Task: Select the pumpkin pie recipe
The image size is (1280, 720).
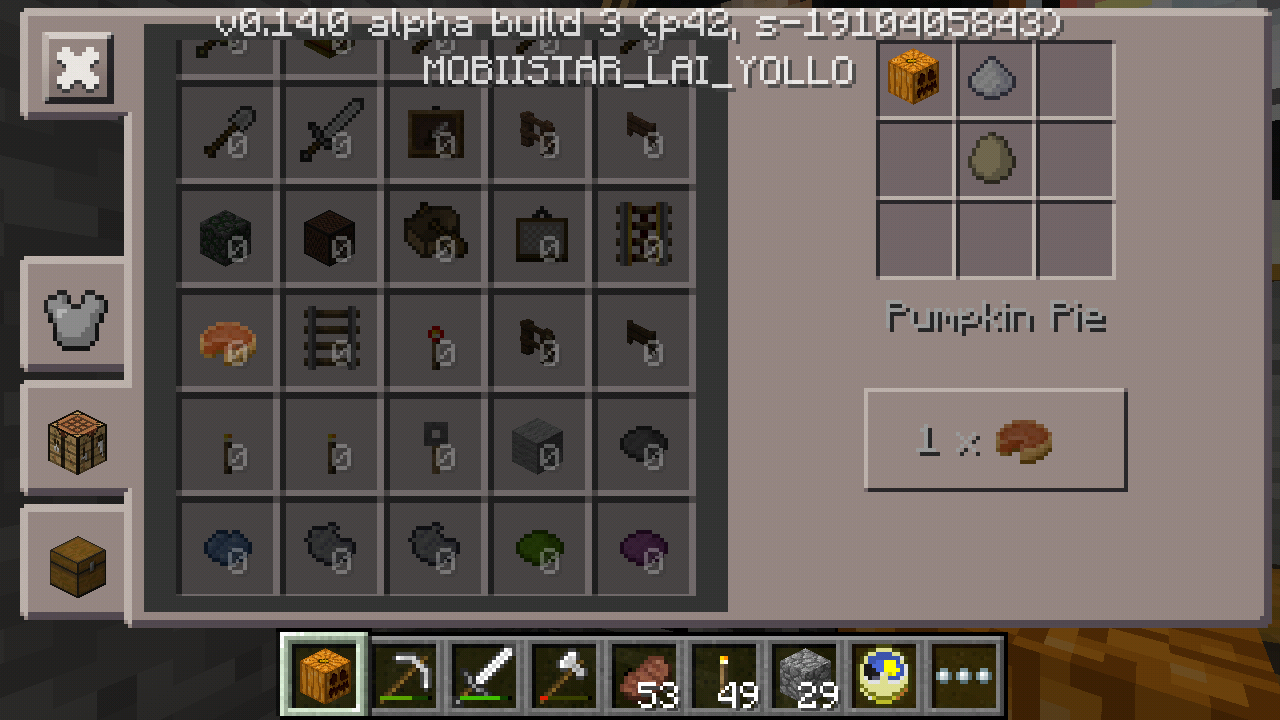Action: (227, 341)
